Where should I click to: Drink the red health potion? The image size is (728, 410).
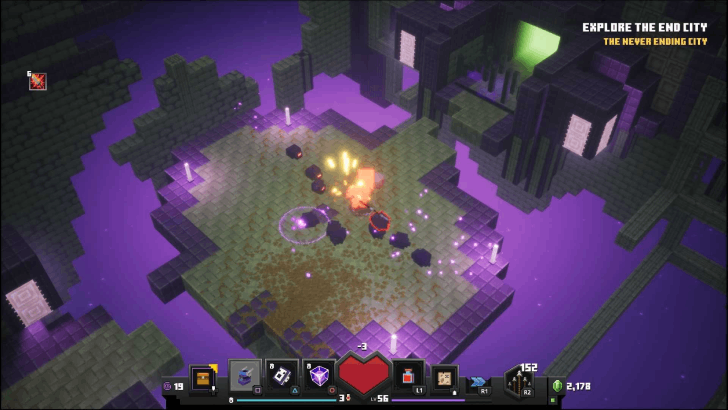click(x=408, y=378)
